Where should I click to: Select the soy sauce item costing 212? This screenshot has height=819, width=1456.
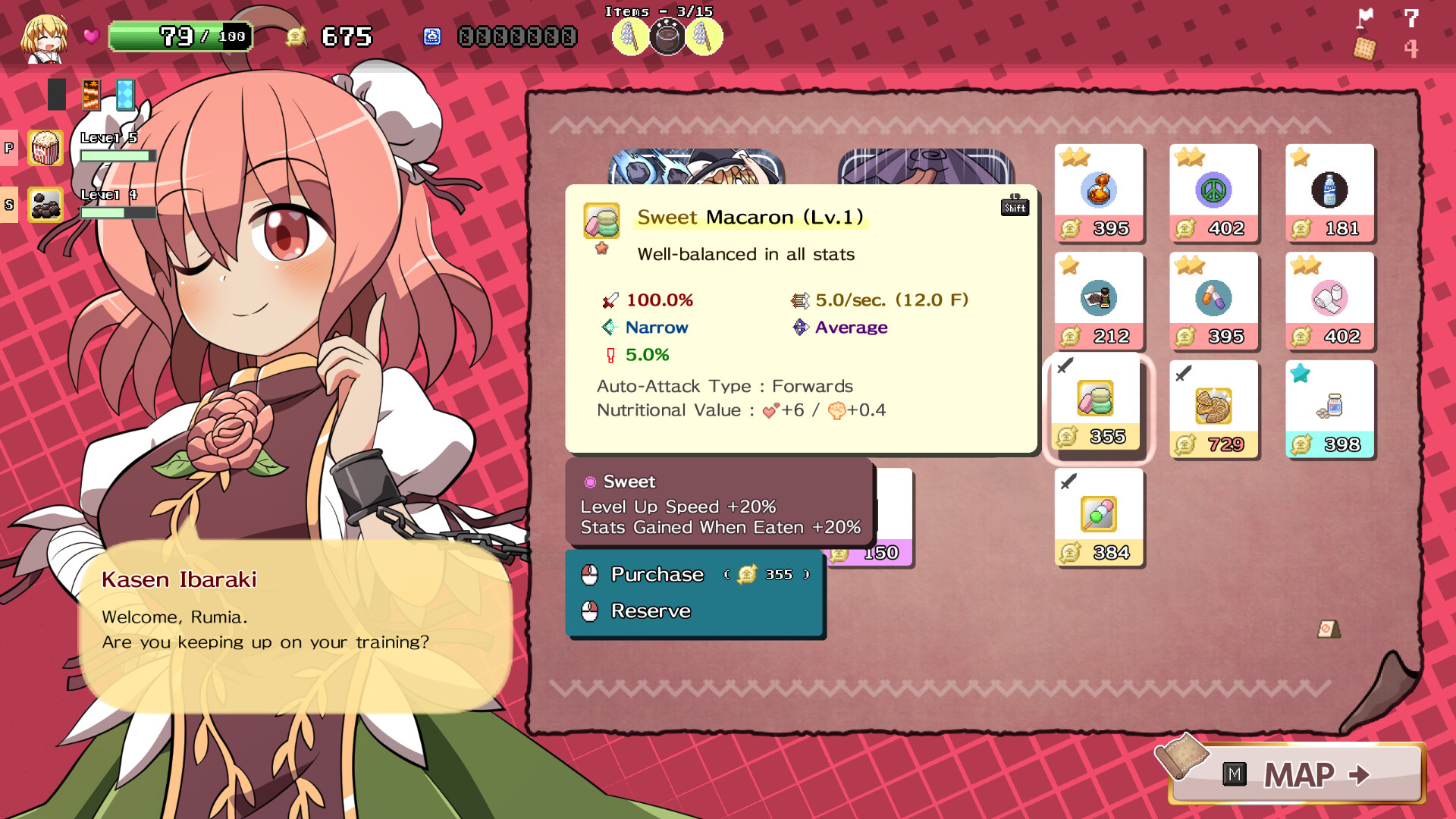point(1099,300)
